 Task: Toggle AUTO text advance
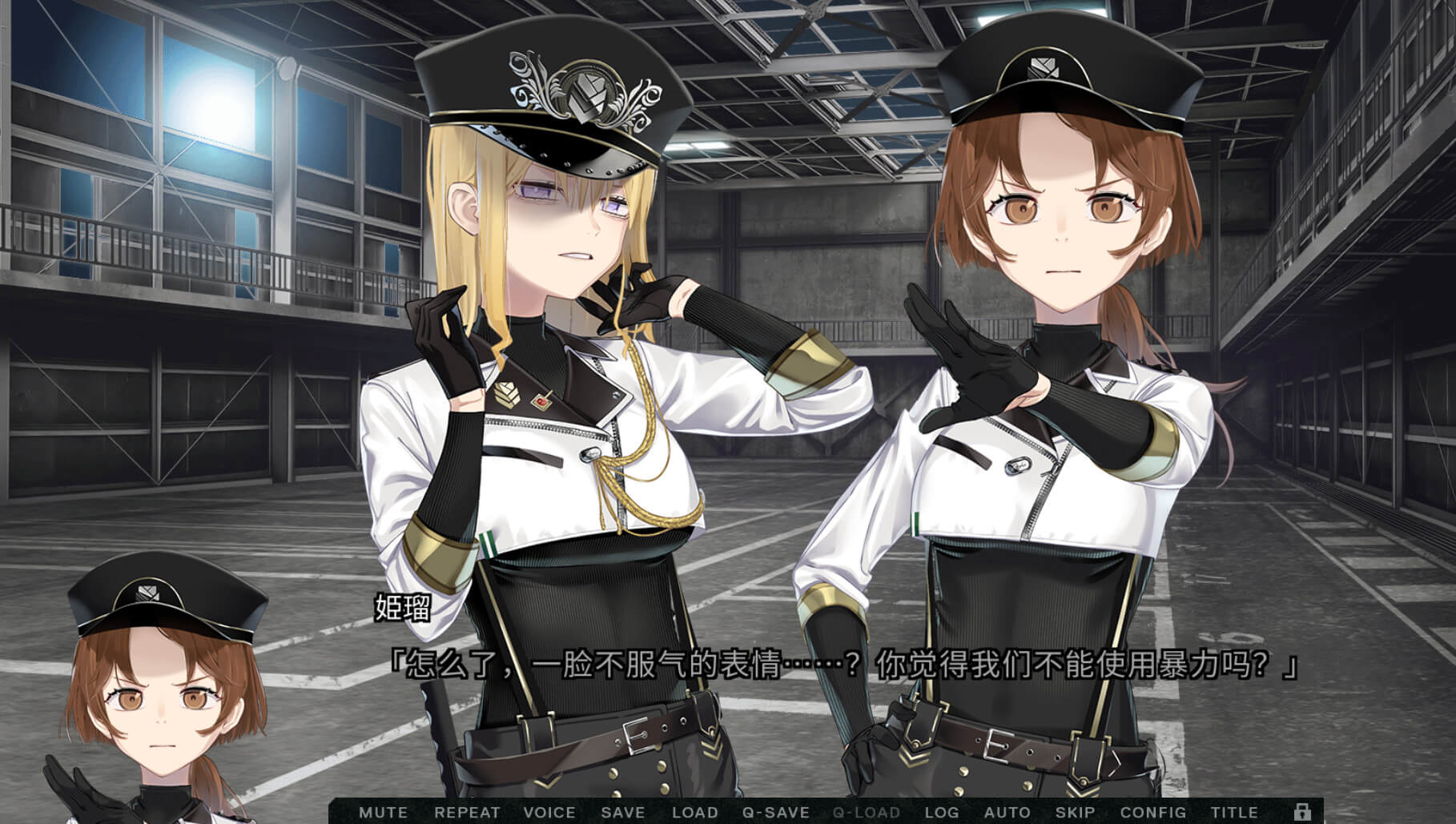point(1007,812)
